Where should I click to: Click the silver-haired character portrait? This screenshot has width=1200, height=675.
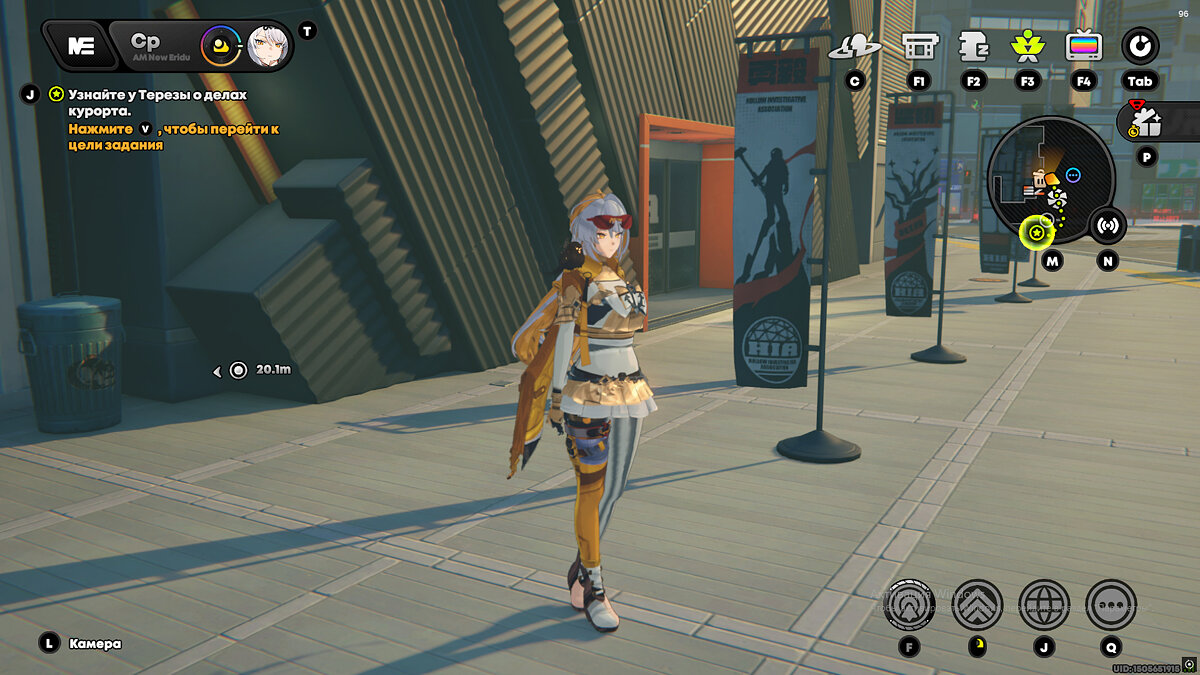(x=267, y=45)
